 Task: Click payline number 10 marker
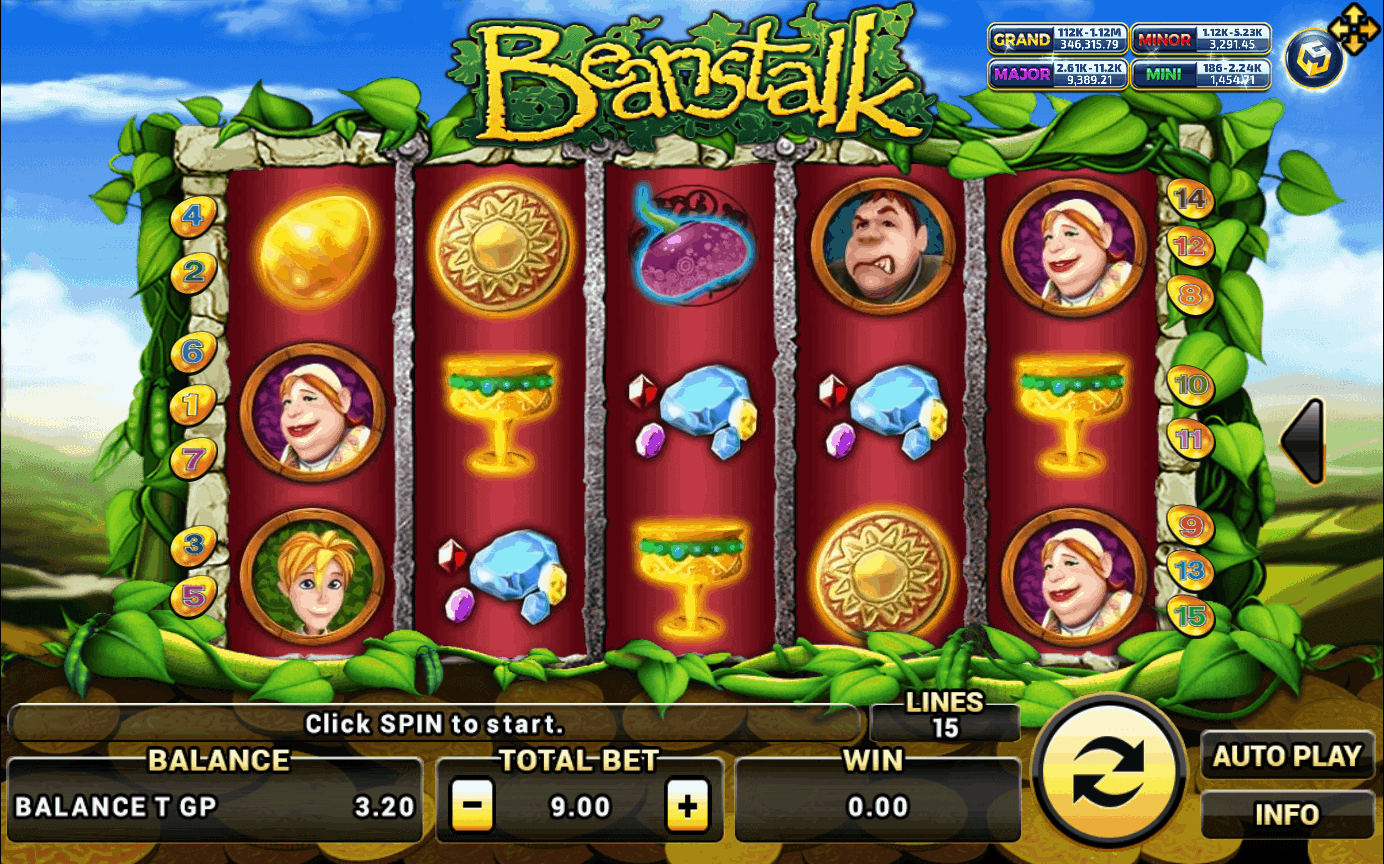1190,384
